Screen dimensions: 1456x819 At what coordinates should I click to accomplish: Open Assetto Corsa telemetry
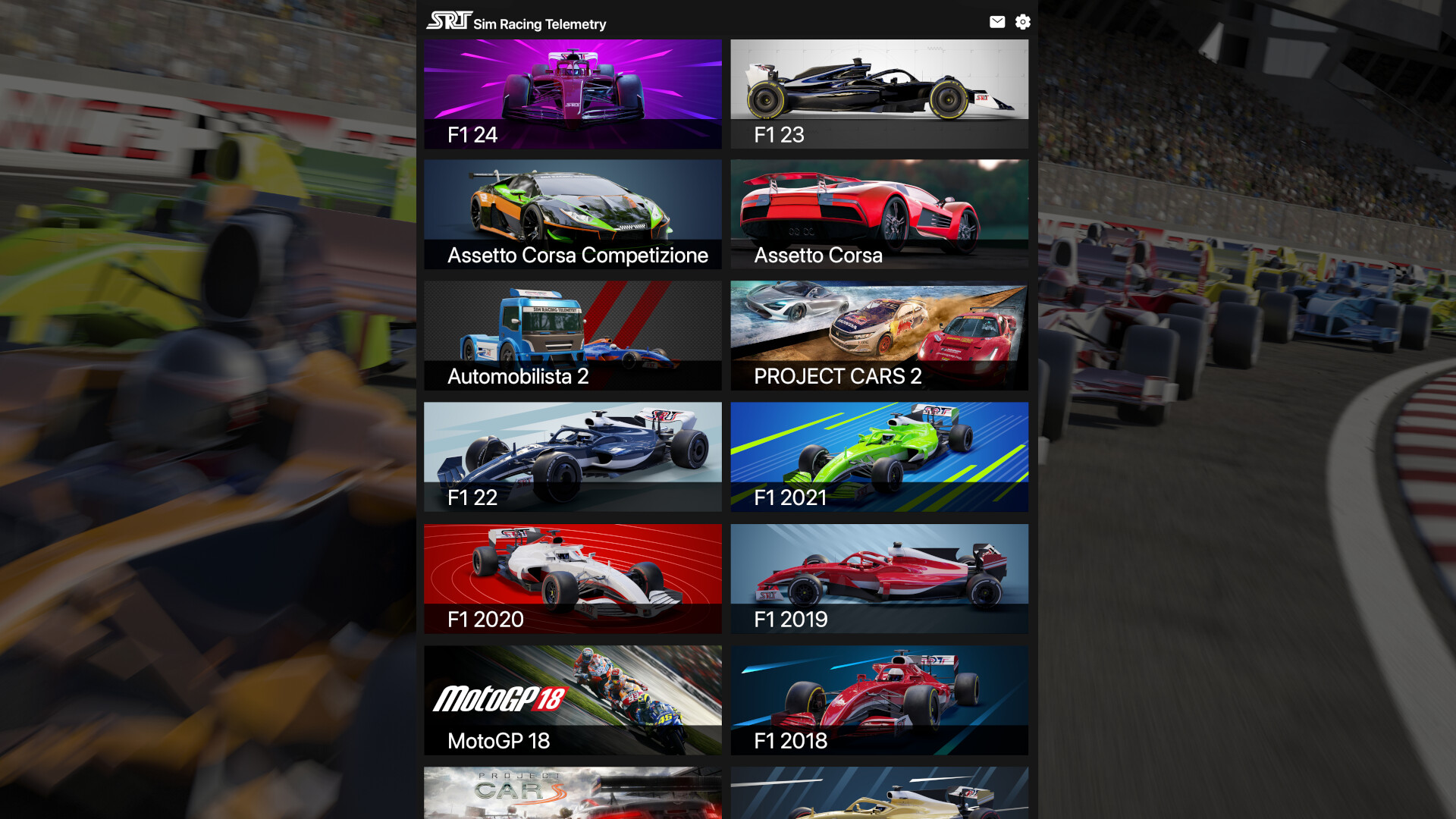879,215
